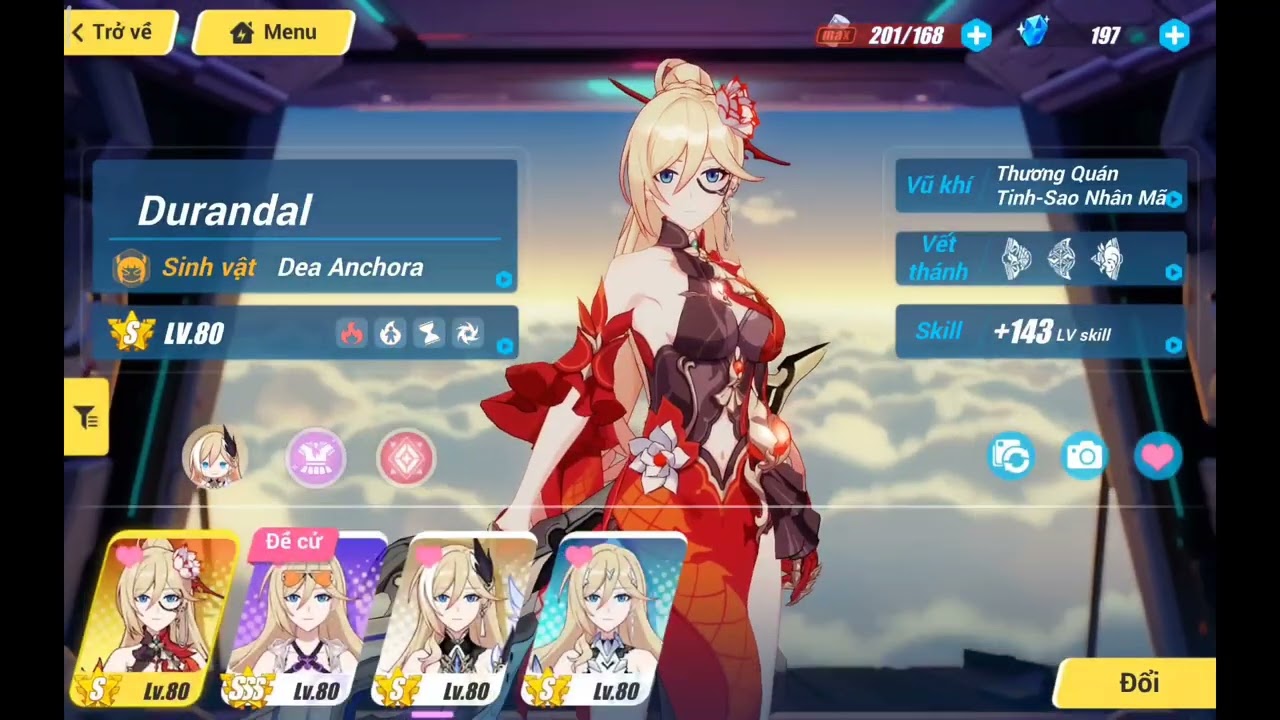Open the Menu home button
Image resolution: width=1280 pixels, height=720 pixels.
click(x=273, y=32)
